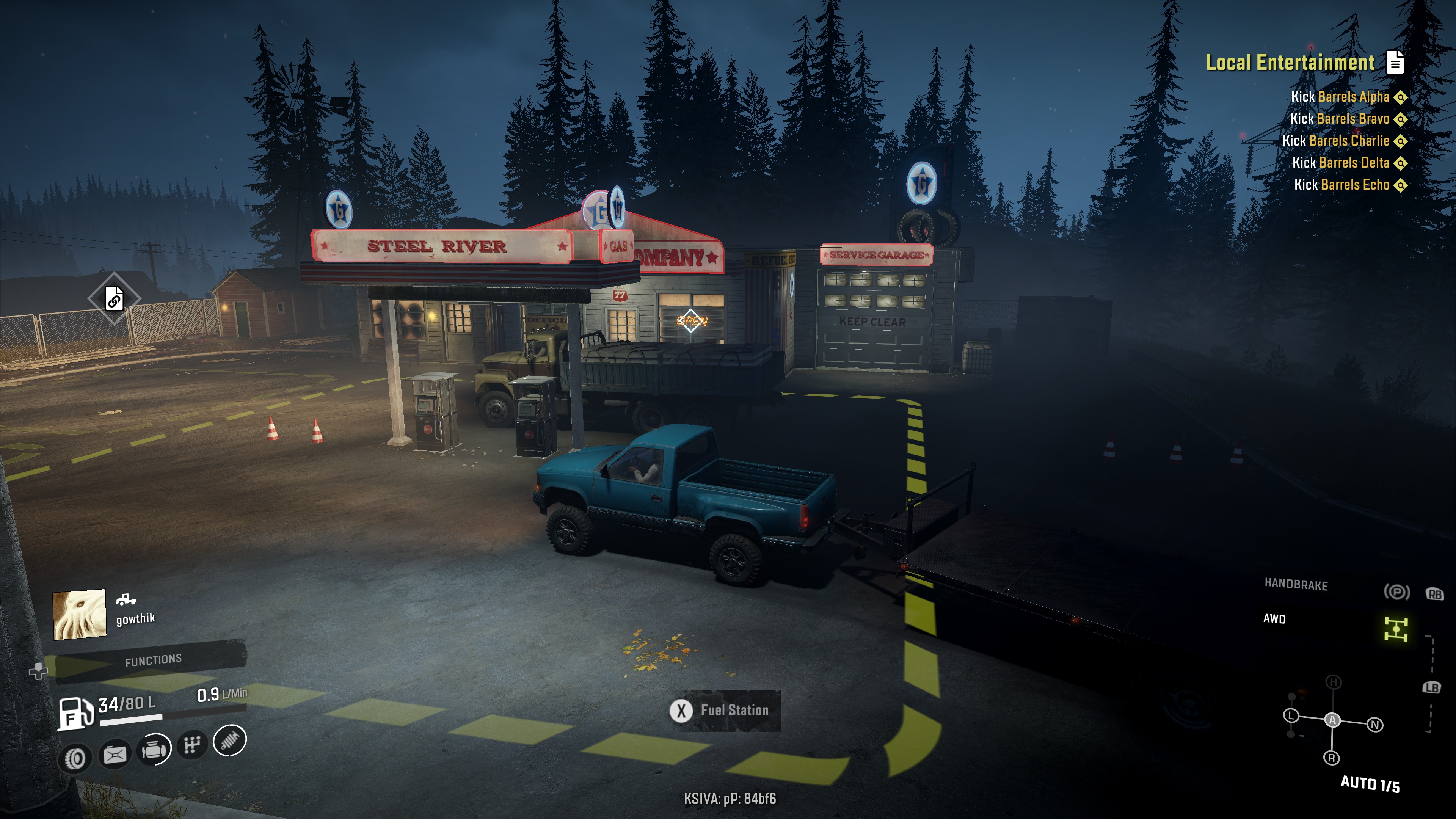Show the gearbox damage status icon
The height and width of the screenshot is (819, 1456).
click(x=192, y=745)
